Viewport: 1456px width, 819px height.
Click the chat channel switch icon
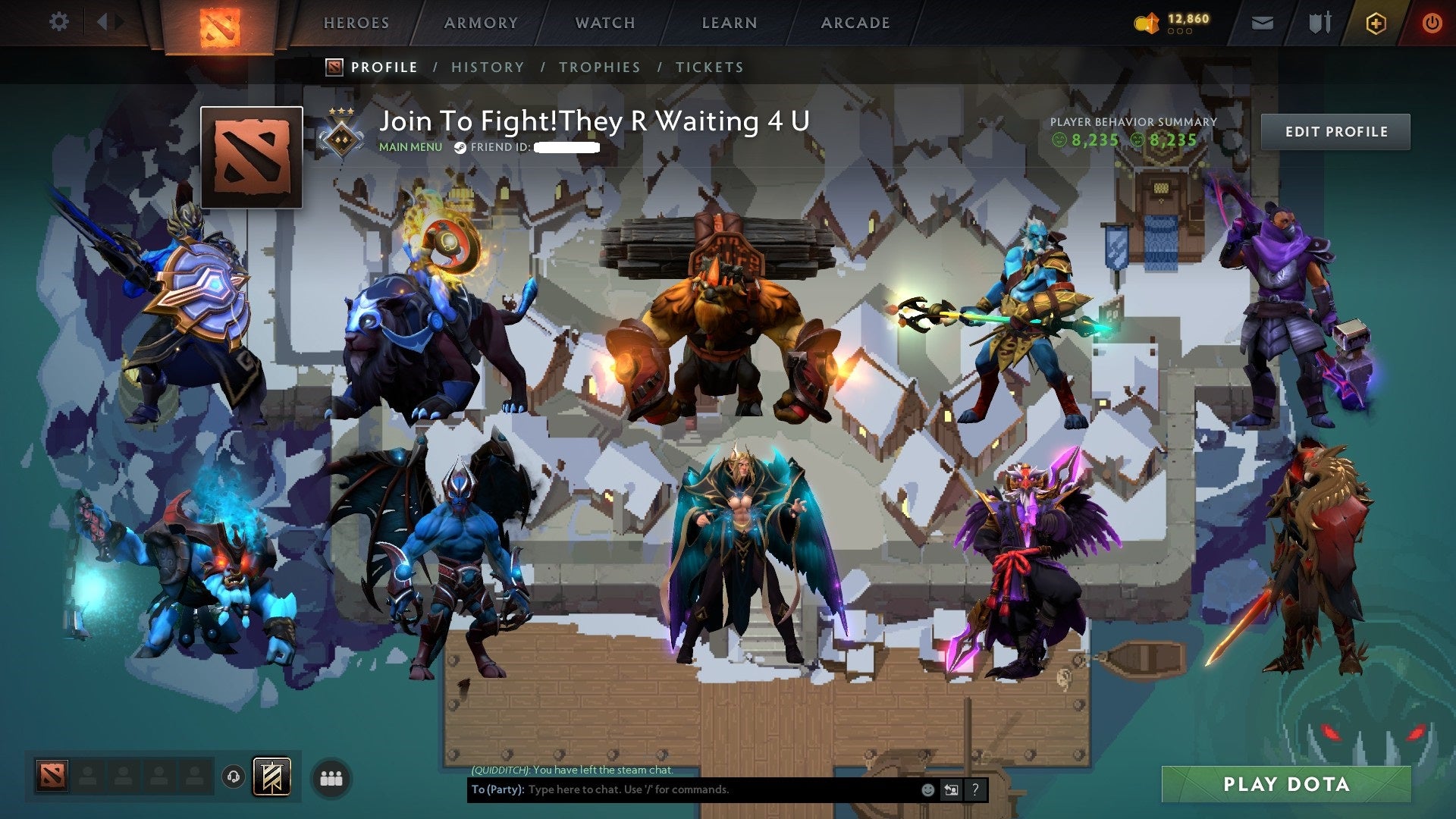pyautogui.click(x=951, y=789)
